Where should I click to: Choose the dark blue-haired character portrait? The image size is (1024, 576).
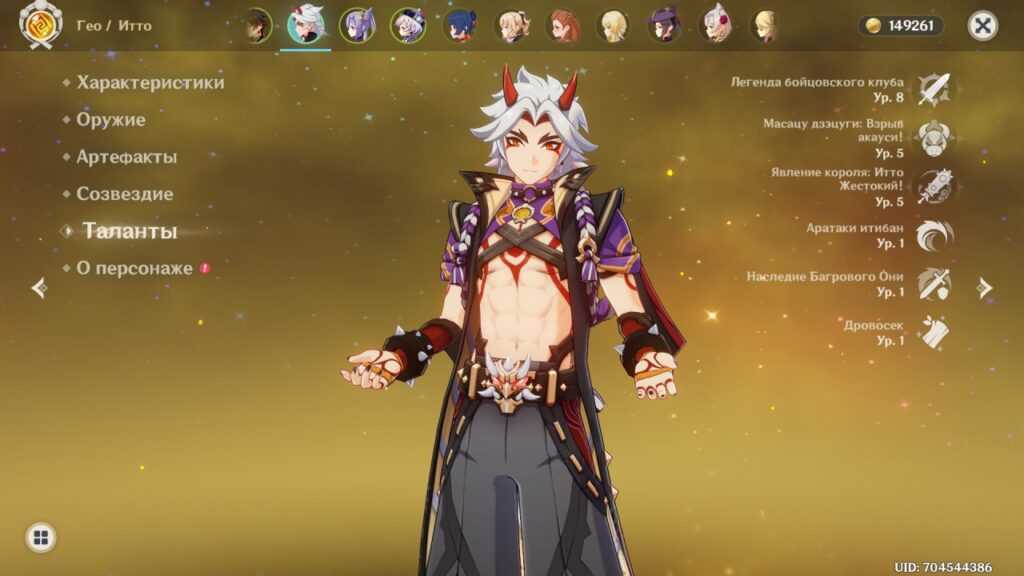click(461, 26)
